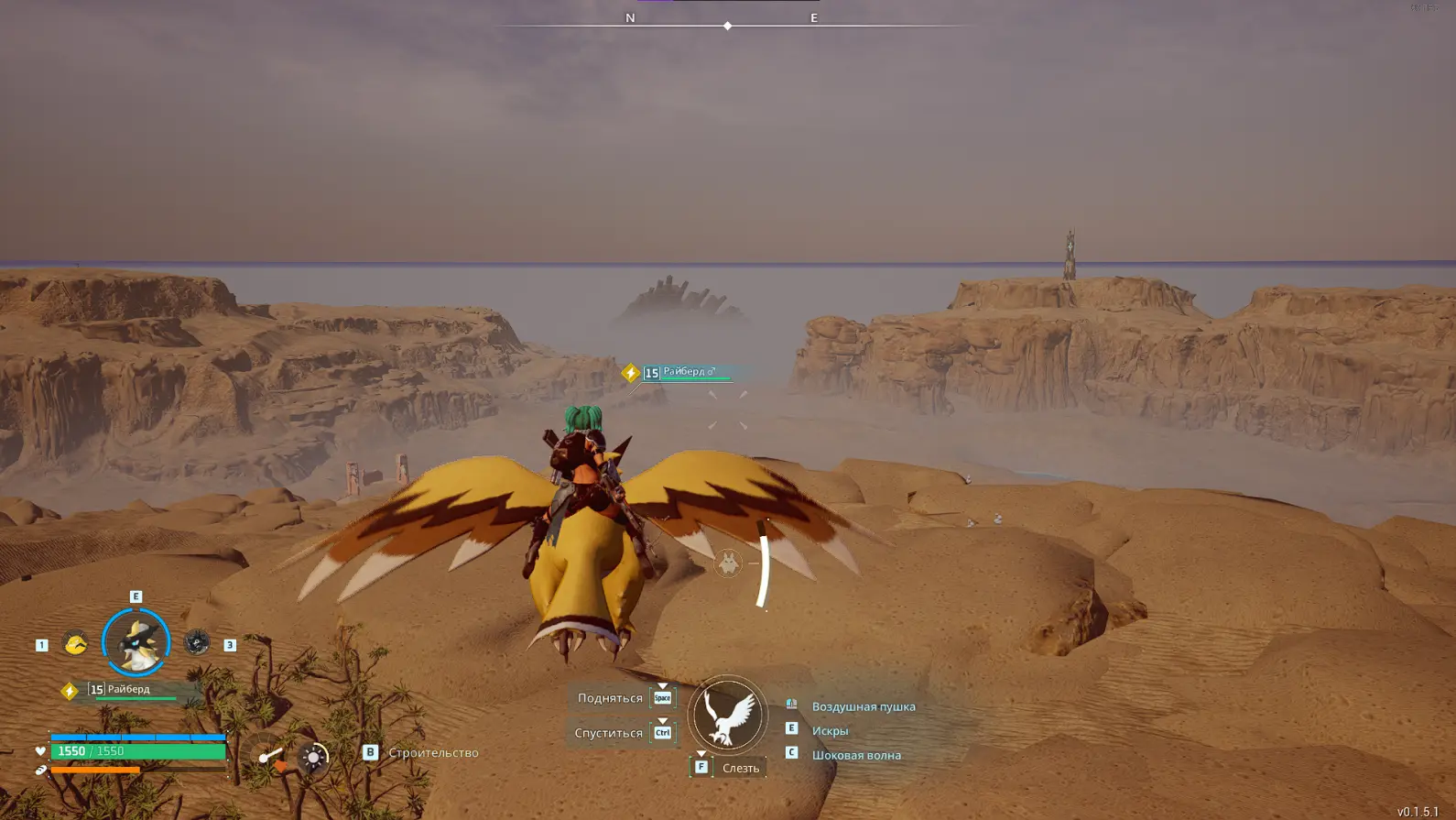Click the compass bar at the top
The width and height of the screenshot is (1456, 820).
727,25
